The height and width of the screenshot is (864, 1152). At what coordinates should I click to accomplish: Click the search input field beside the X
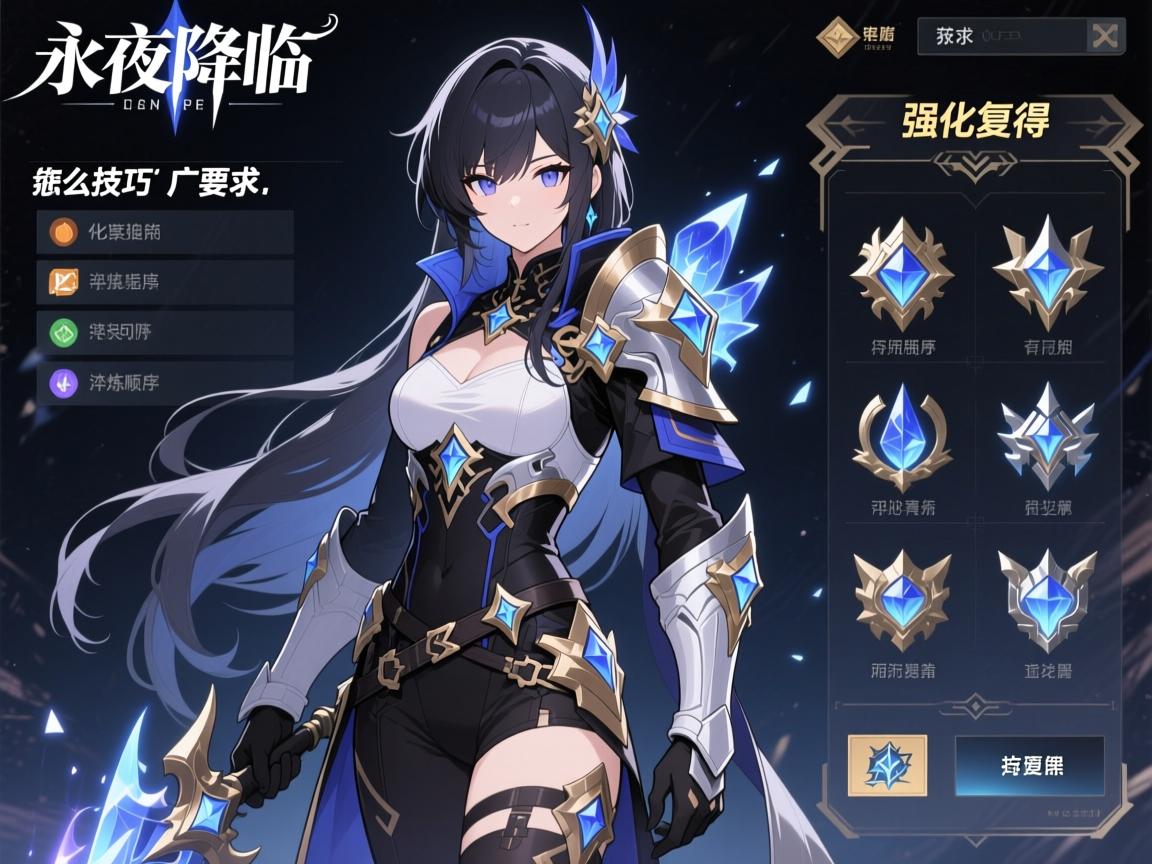pos(1002,36)
